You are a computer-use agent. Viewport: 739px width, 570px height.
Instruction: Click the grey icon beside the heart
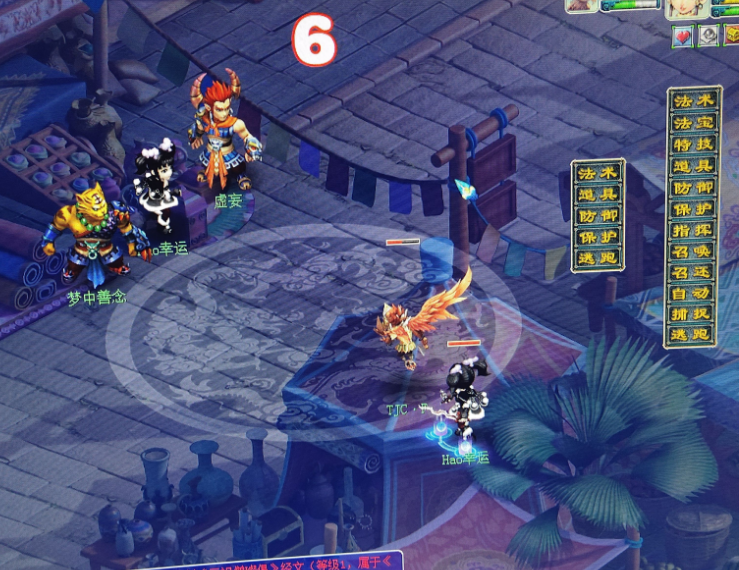[x=708, y=36]
